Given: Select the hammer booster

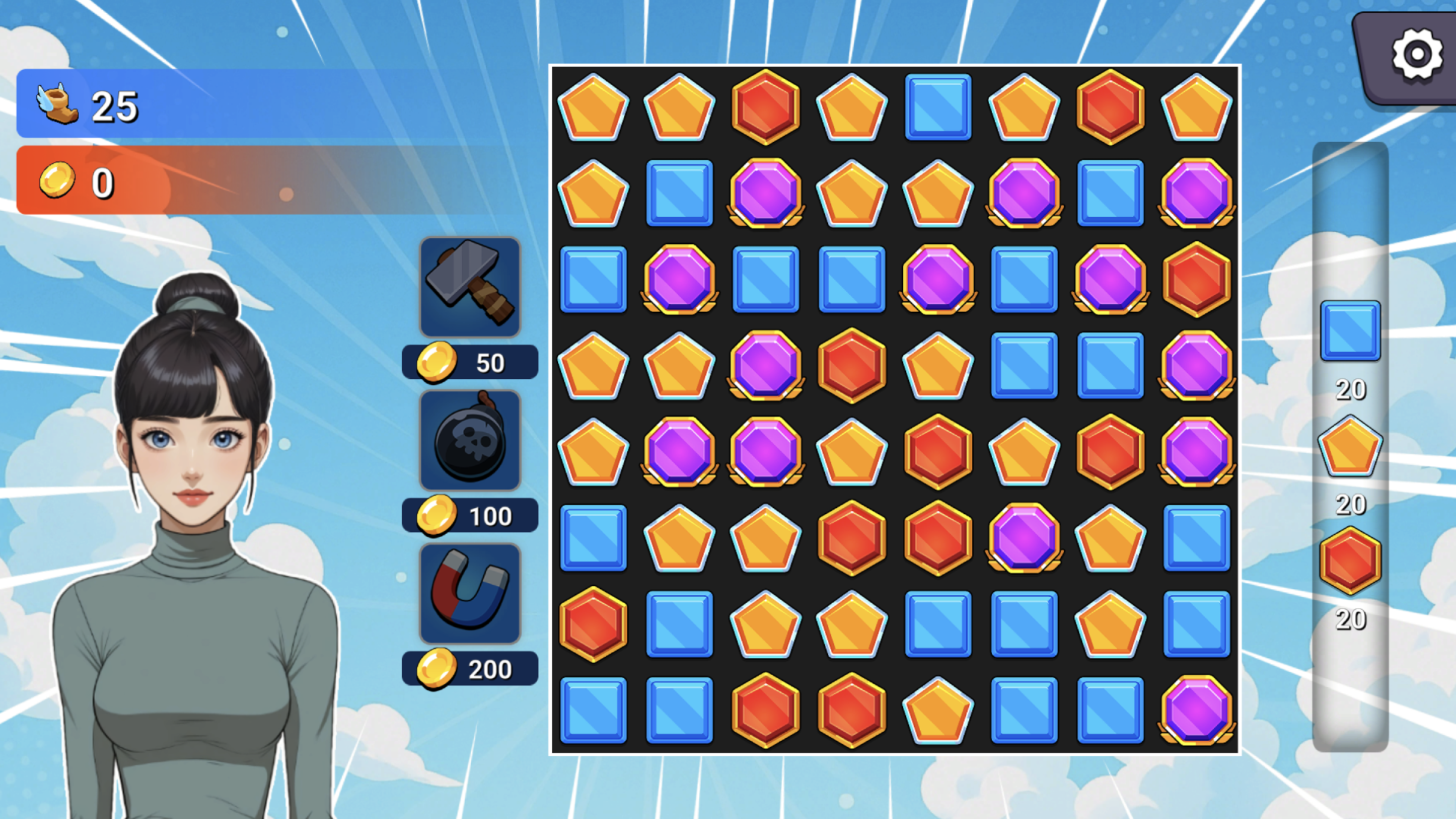Looking at the screenshot, I should pyautogui.click(x=470, y=288).
